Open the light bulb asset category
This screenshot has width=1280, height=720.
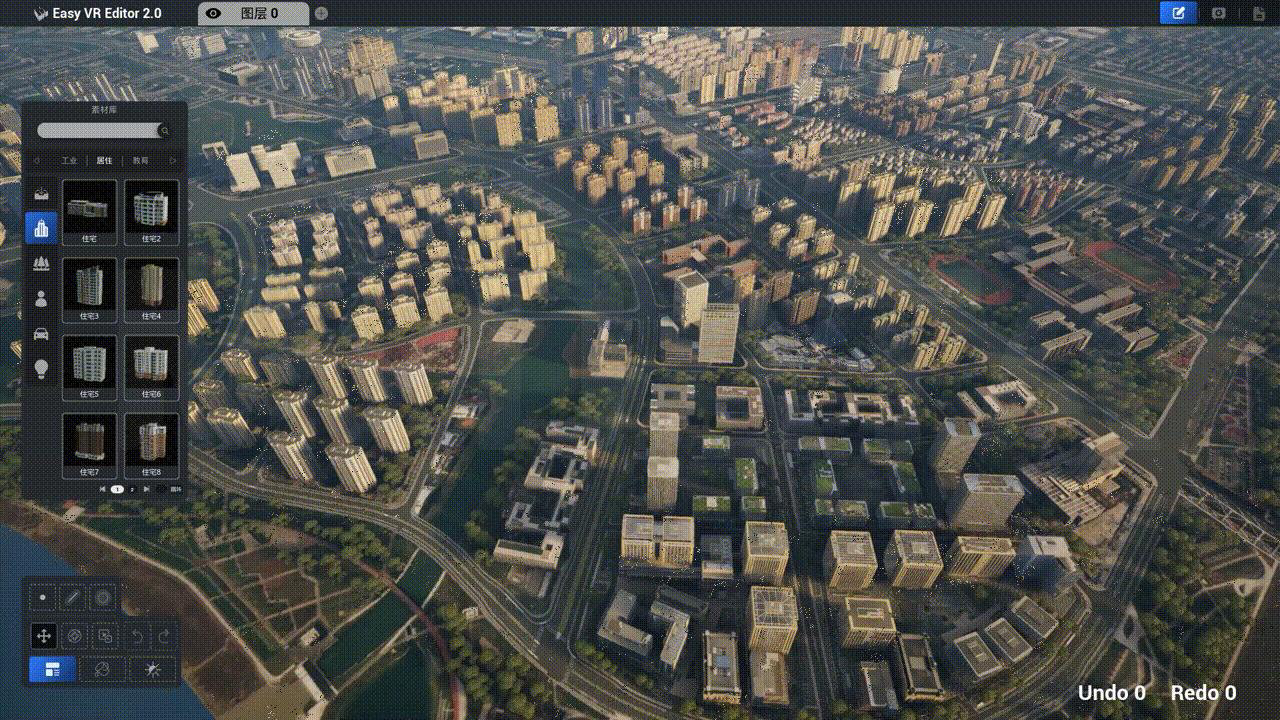click(41, 368)
